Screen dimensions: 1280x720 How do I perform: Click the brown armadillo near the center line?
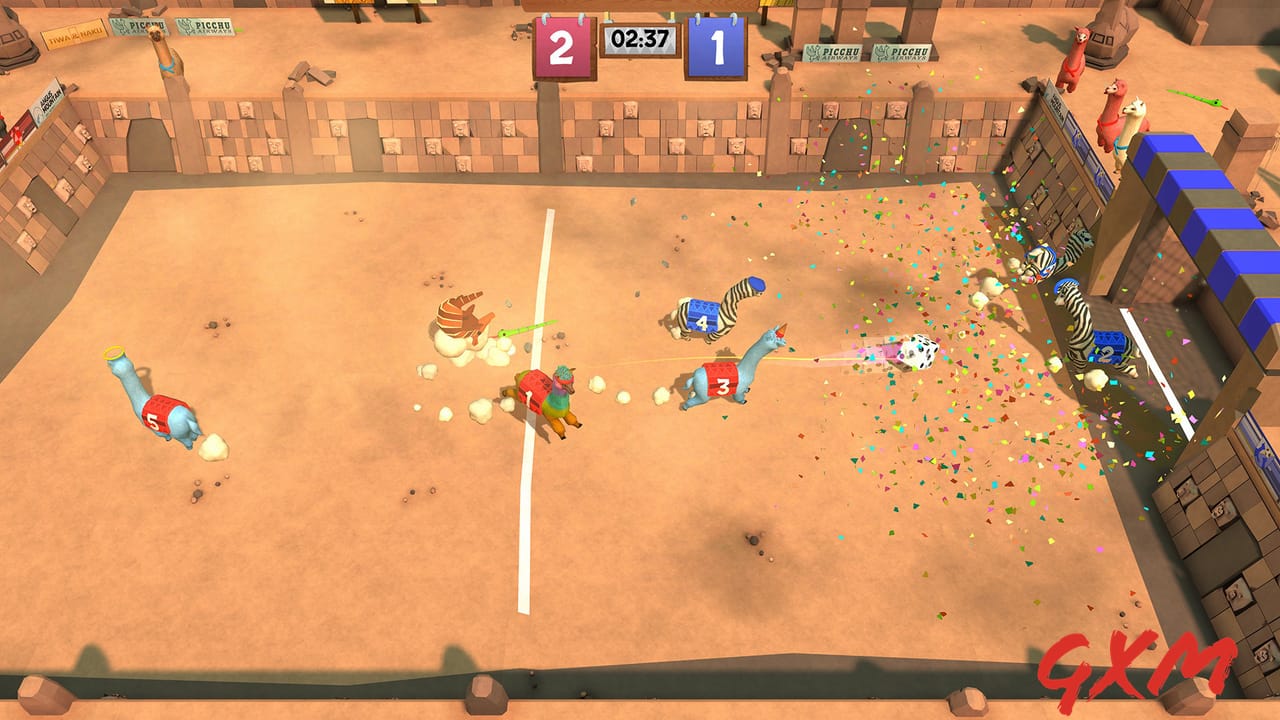[x=462, y=320]
